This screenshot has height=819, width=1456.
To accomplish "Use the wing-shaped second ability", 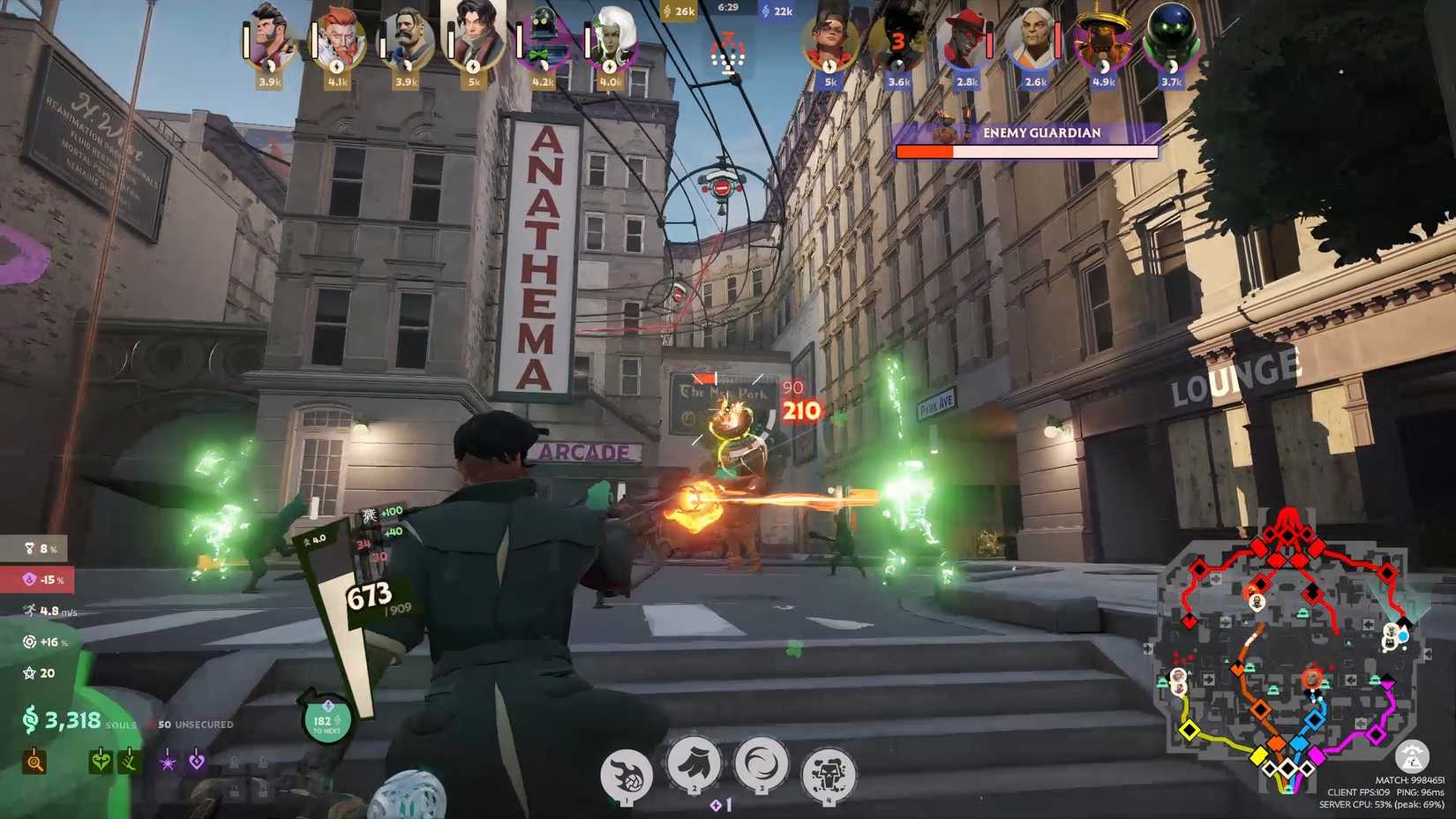I will pyautogui.click(x=694, y=764).
